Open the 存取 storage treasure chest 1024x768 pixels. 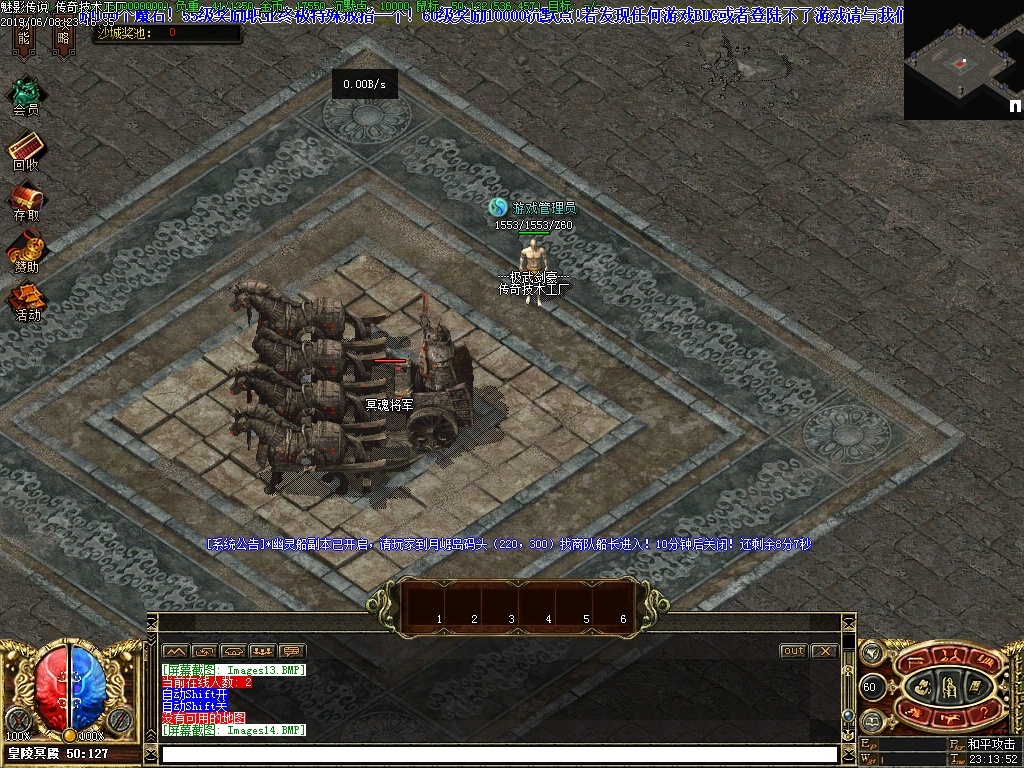click(x=26, y=197)
